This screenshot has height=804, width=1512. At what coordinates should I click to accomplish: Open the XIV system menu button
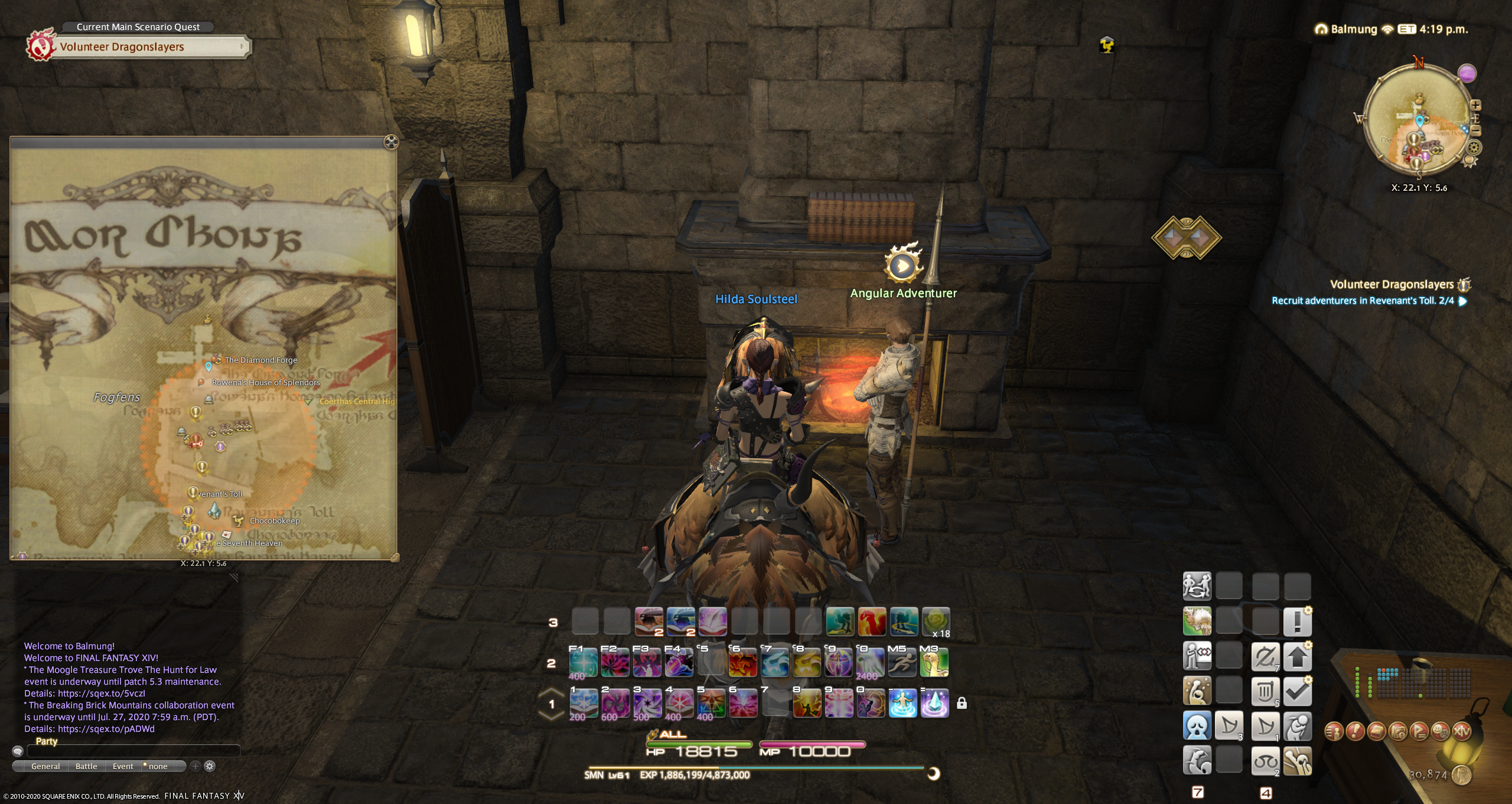(x=1461, y=732)
